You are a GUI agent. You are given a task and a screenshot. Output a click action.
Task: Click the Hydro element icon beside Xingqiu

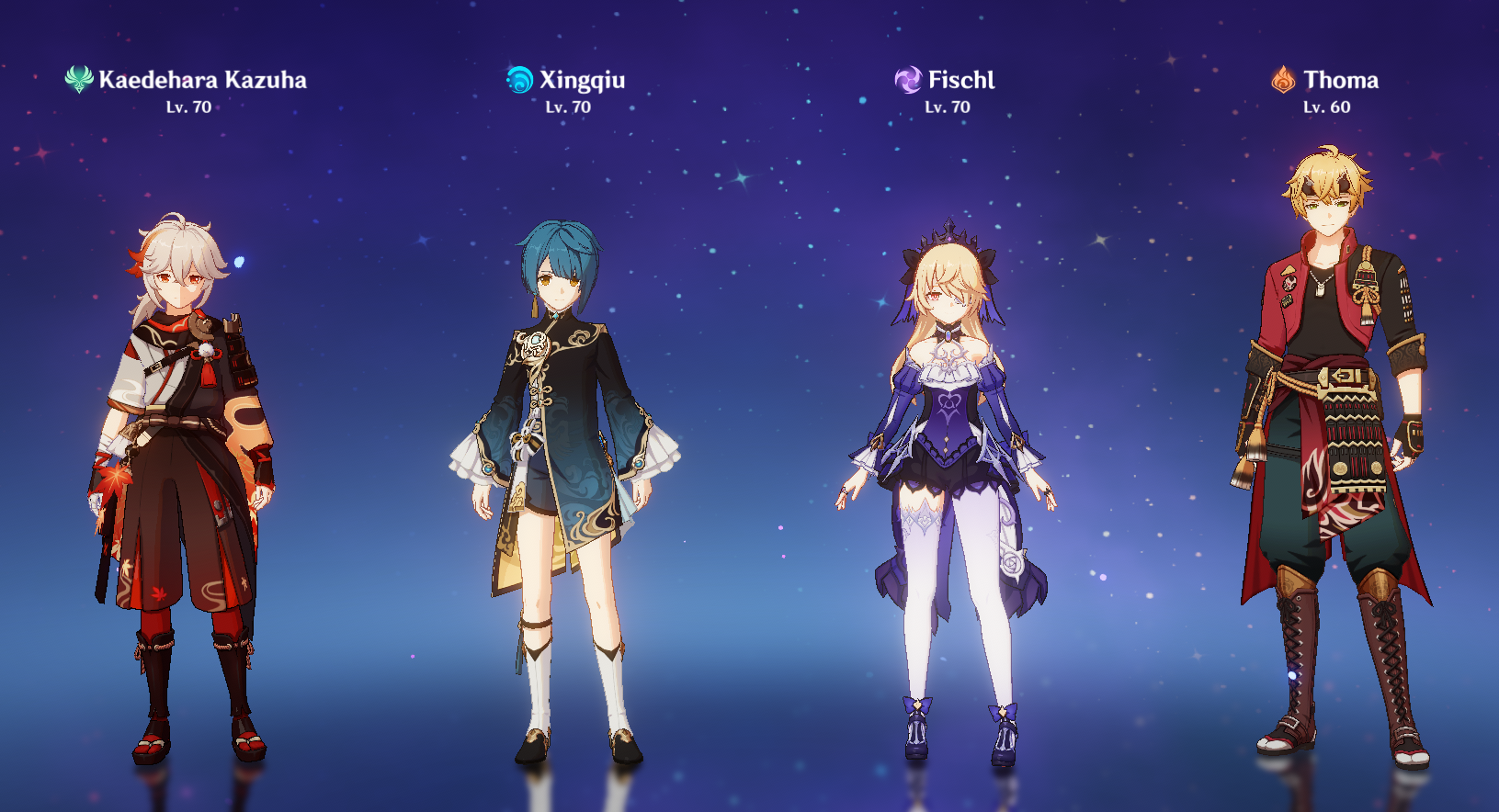(519, 80)
